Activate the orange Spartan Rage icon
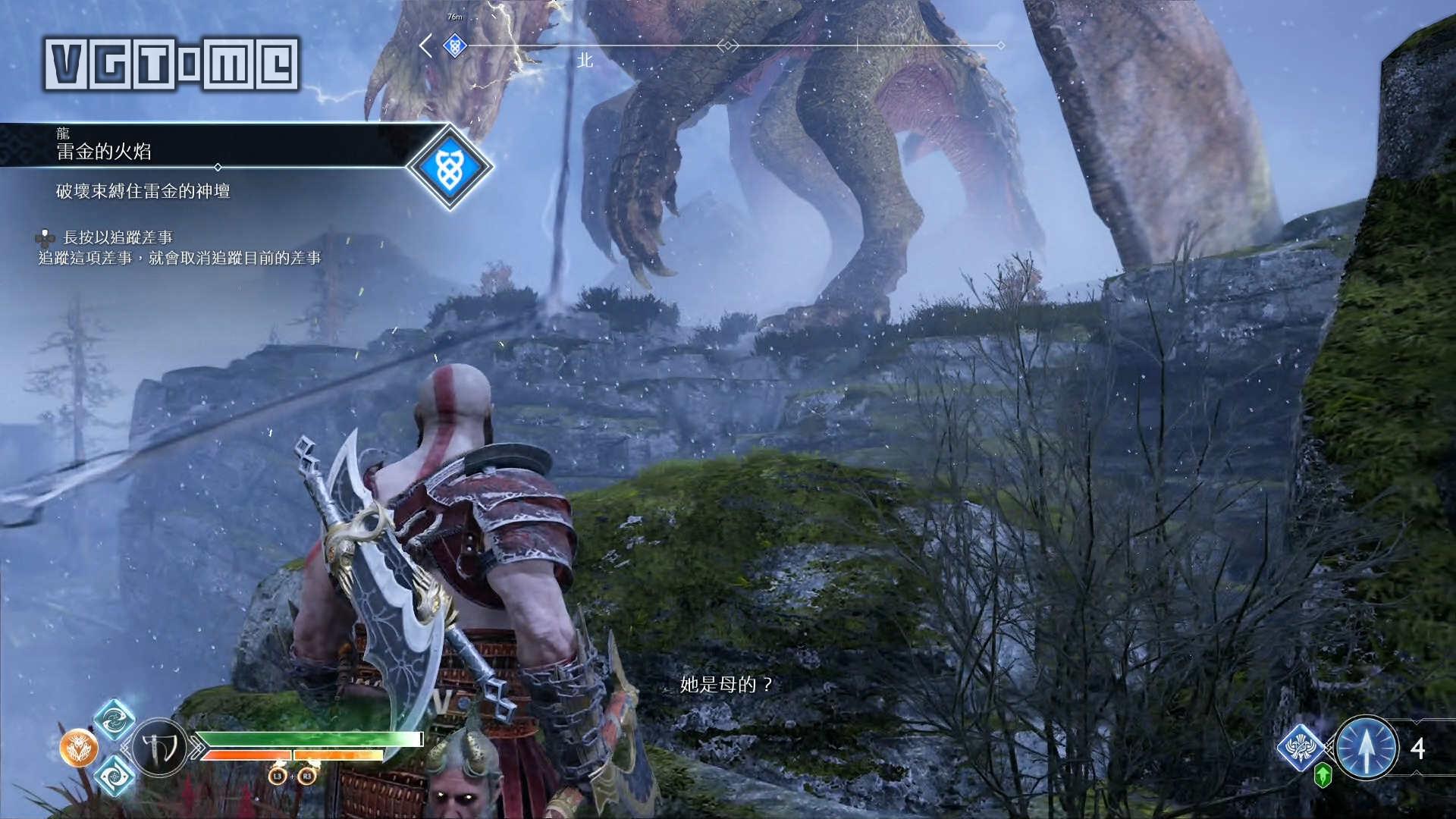The height and width of the screenshot is (819, 1456). click(79, 748)
